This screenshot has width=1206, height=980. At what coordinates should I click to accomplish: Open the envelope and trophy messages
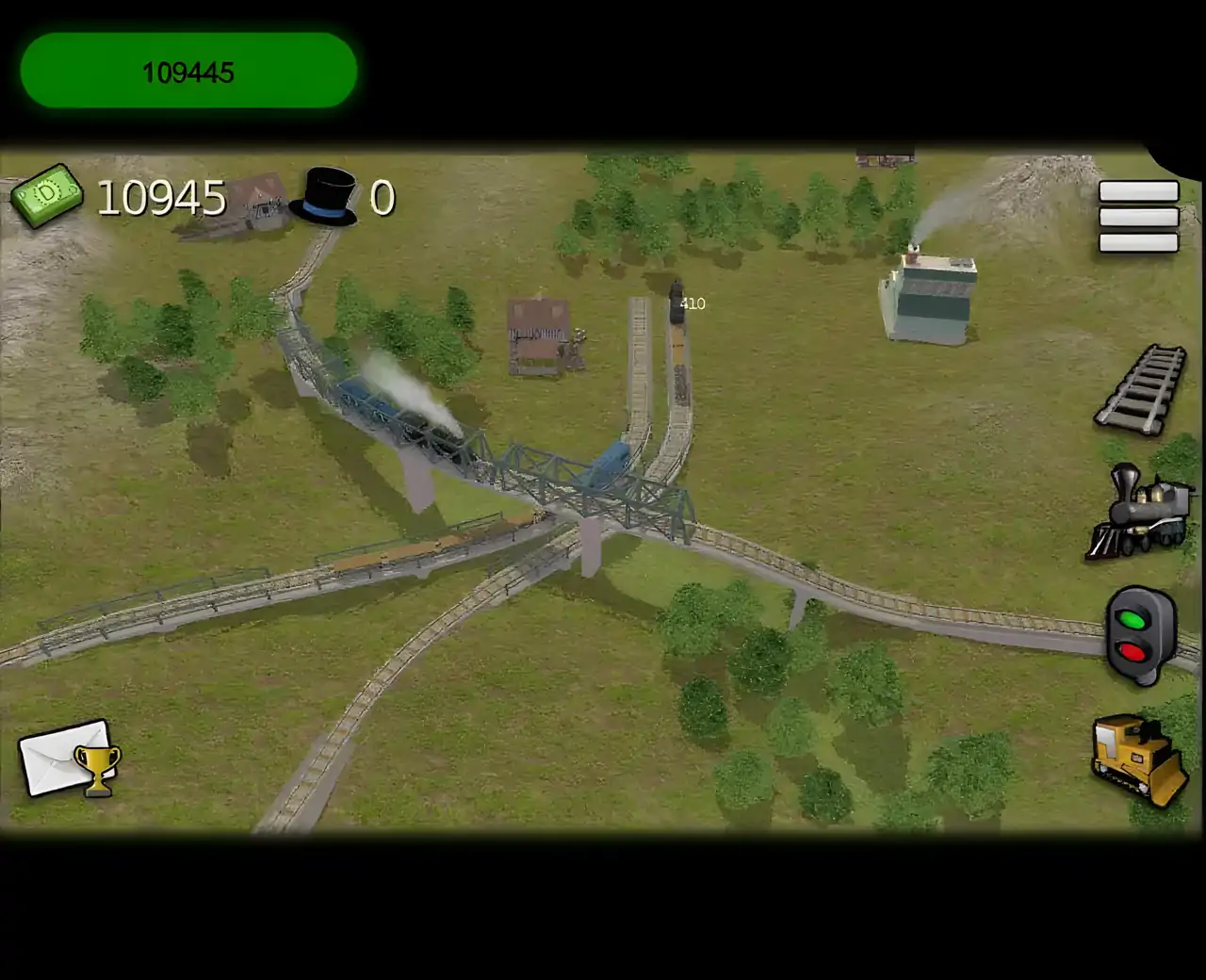(70, 759)
